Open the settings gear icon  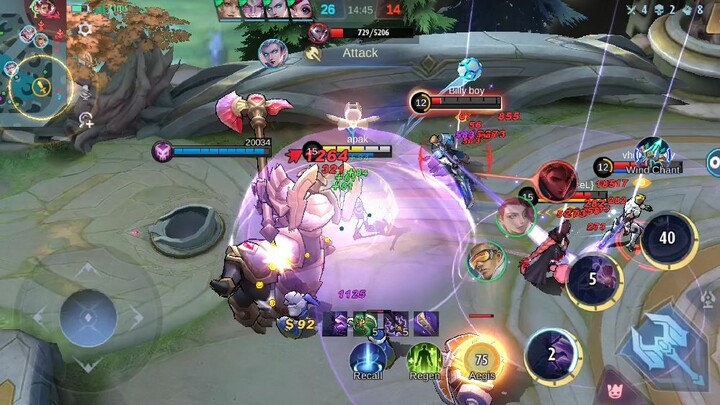click(86, 30)
